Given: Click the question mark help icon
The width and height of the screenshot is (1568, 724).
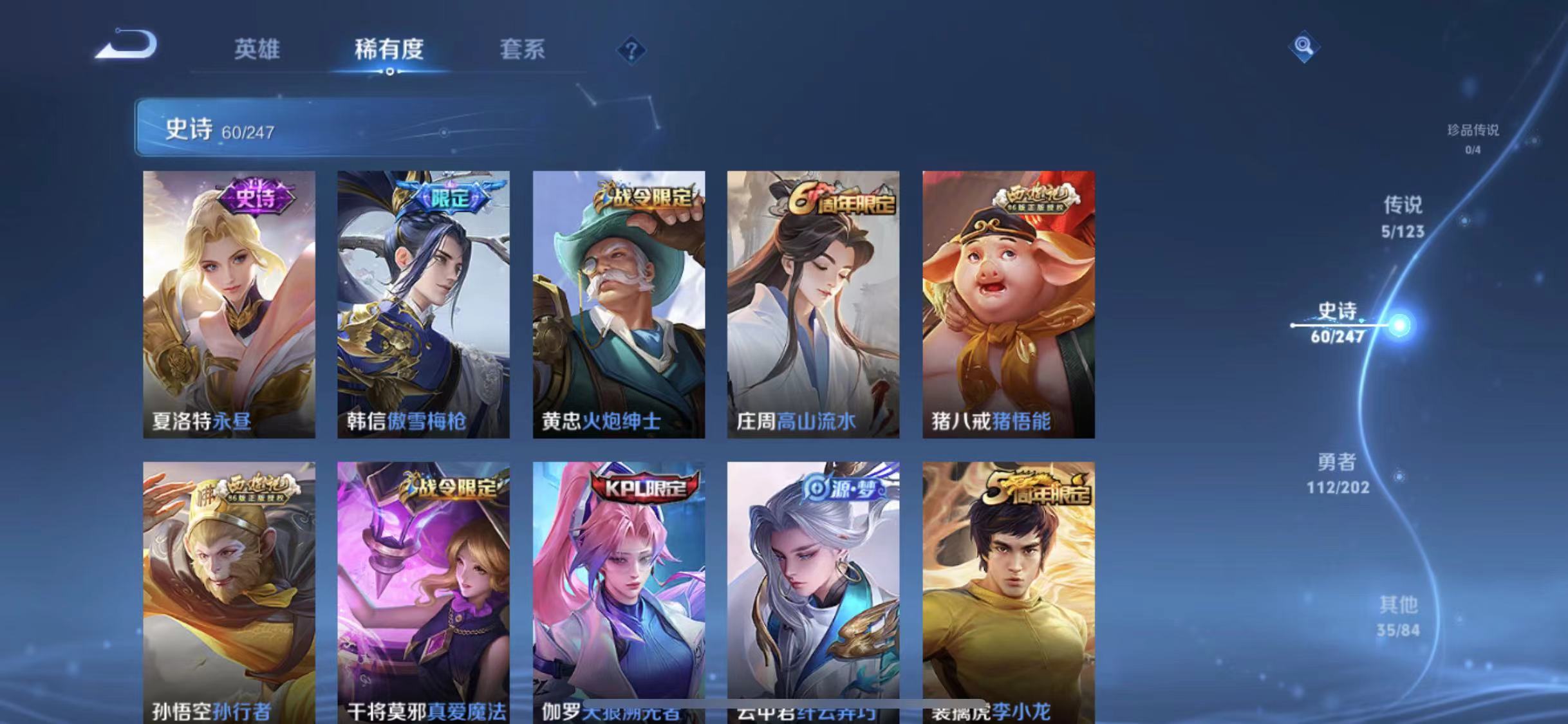Looking at the screenshot, I should click(633, 51).
